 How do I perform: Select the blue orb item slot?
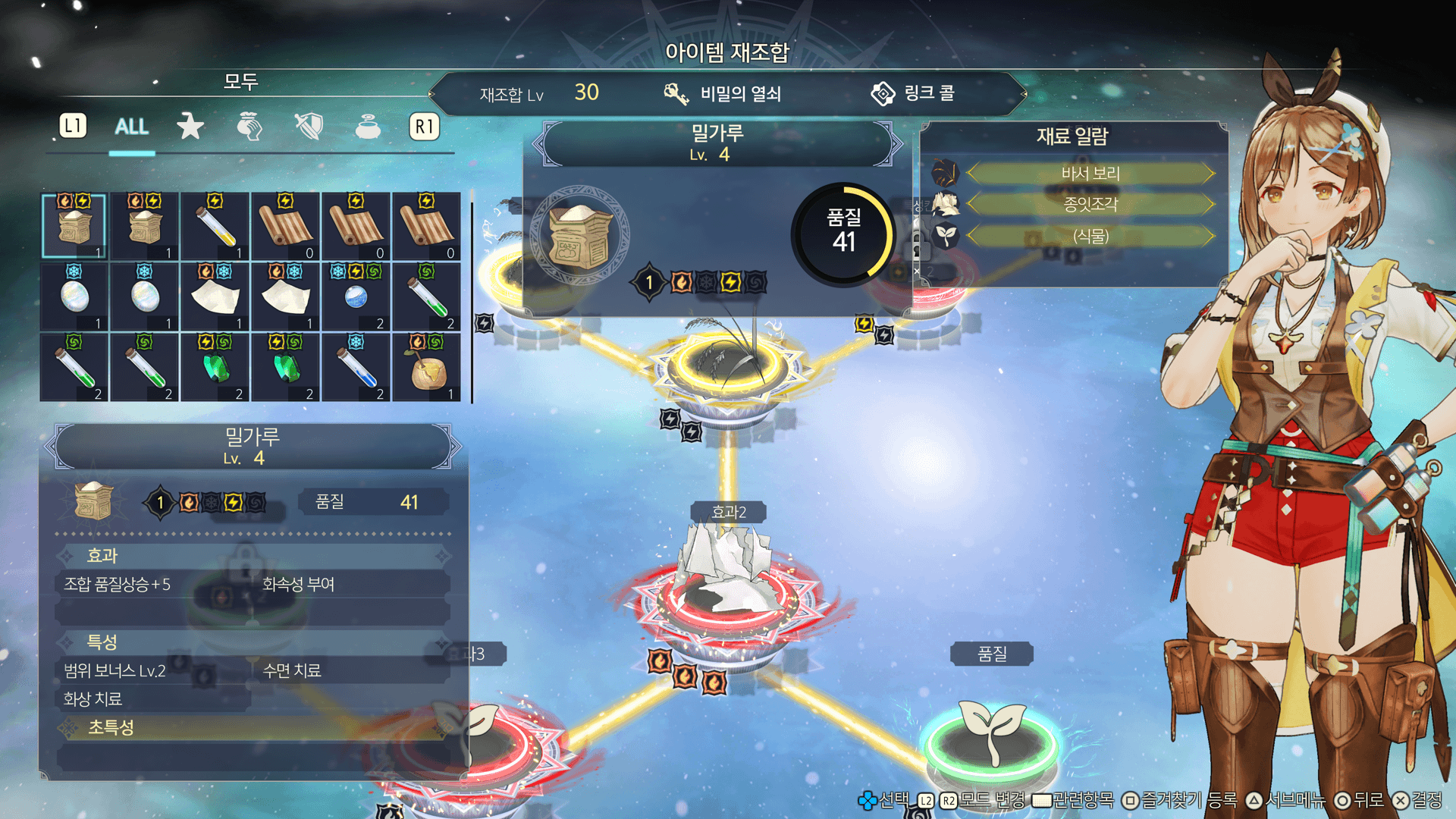[356, 297]
